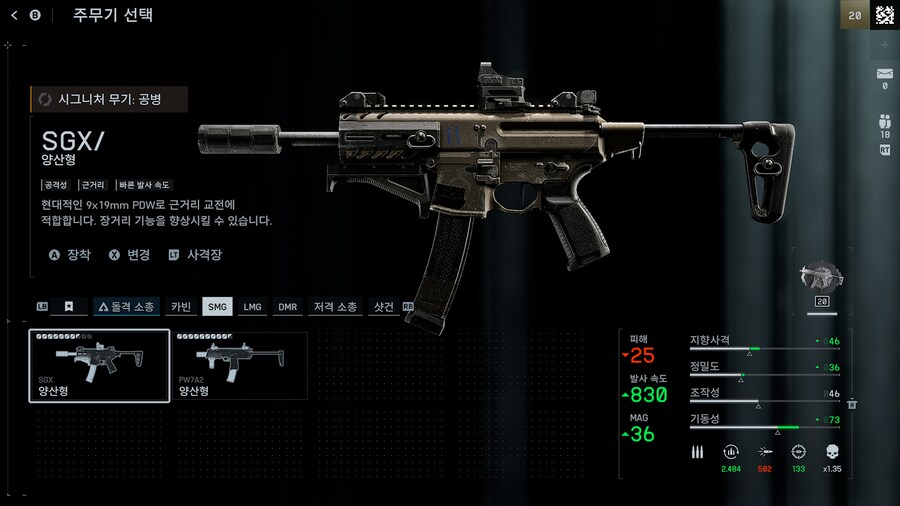This screenshot has width=900, height=506.
Task: Go back using the top-left arrow
Action: pyautogui.click(x=15, y=15)
